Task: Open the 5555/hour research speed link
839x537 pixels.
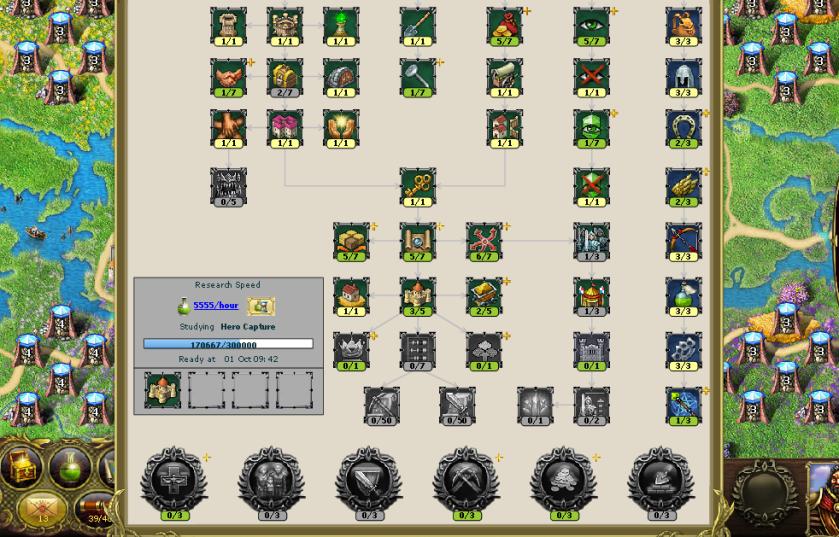Action: (x=215, y=305)
